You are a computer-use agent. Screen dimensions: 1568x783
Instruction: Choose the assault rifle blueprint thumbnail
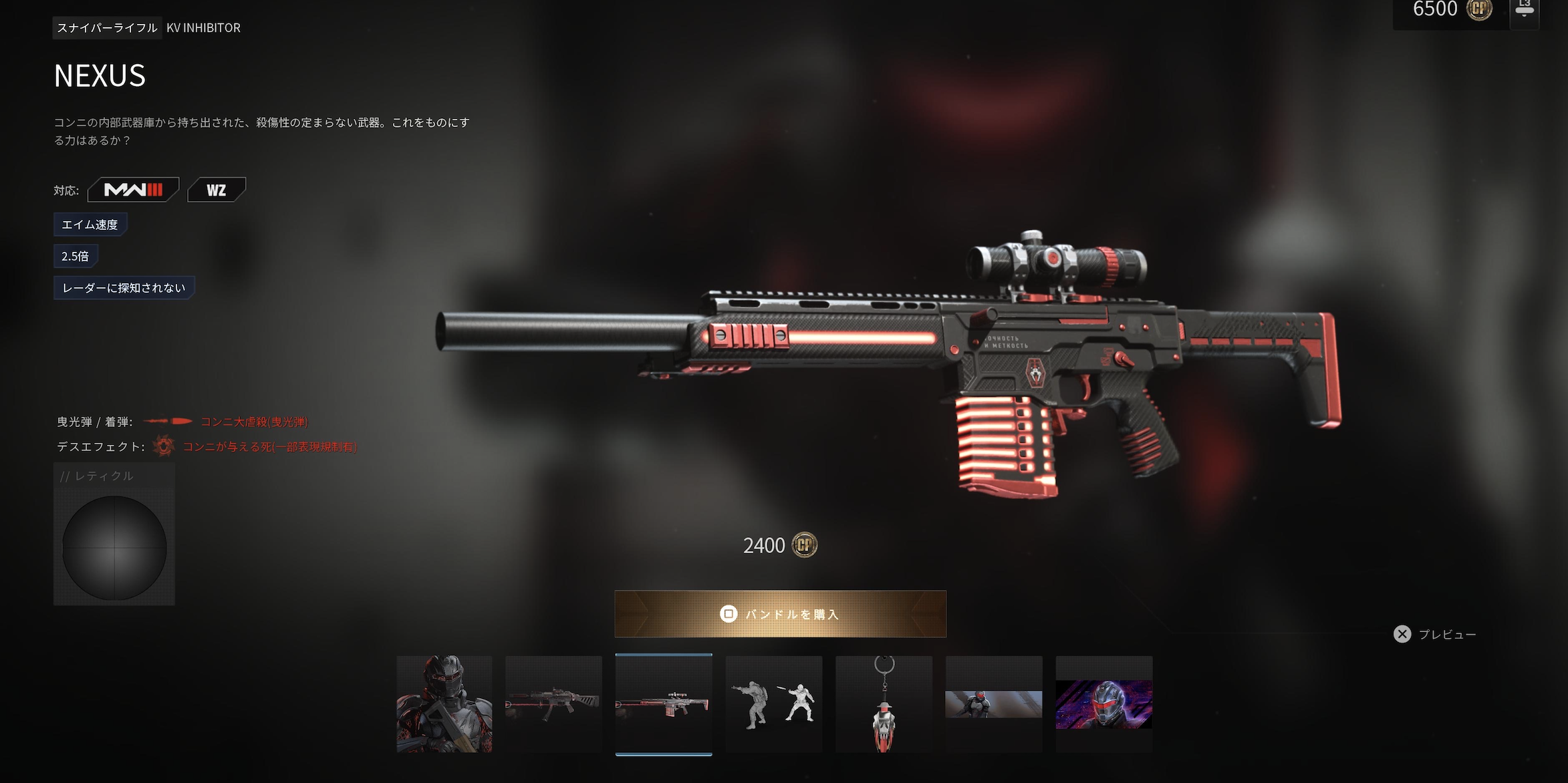(553, 704)
